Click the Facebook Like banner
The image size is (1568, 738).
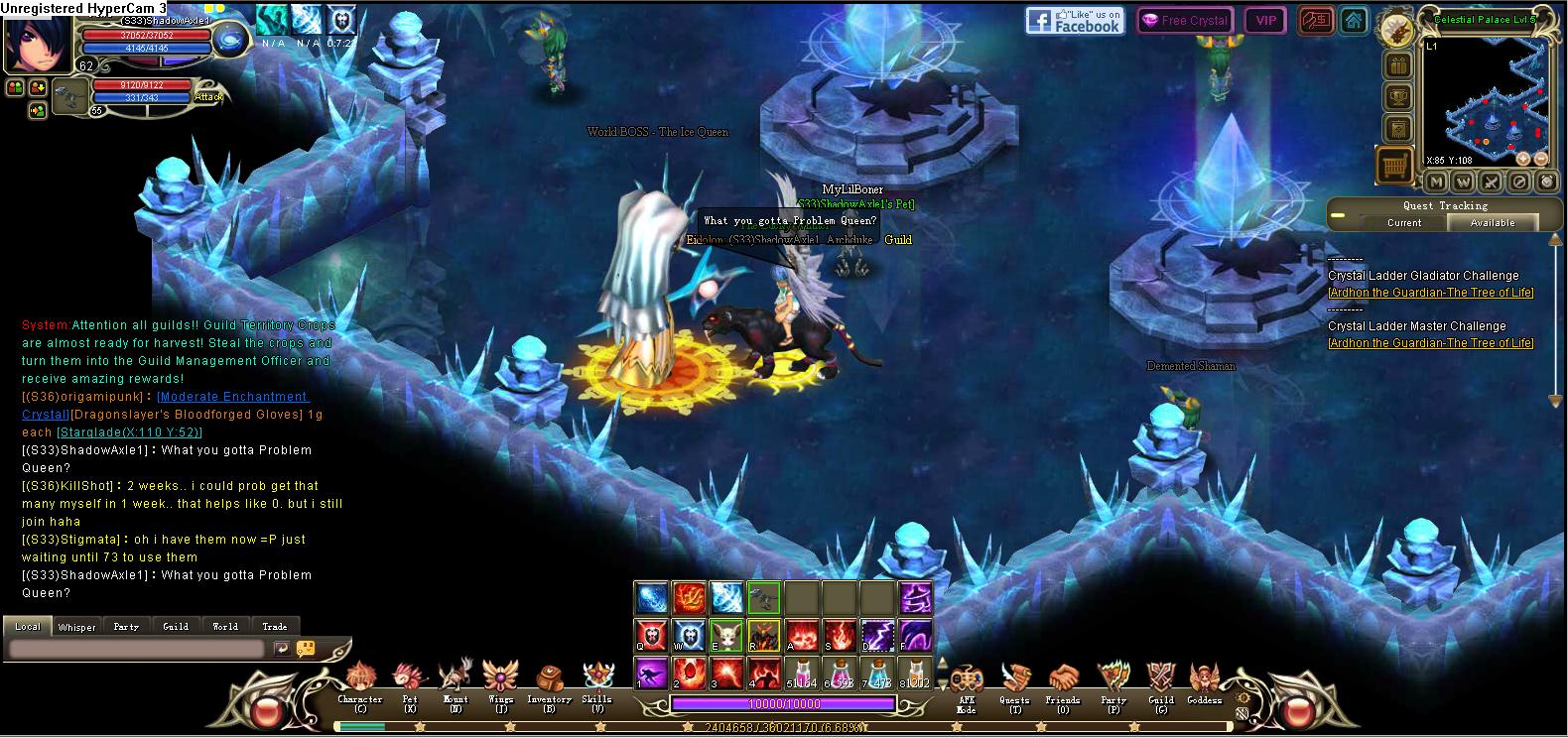coord(1074,21)
